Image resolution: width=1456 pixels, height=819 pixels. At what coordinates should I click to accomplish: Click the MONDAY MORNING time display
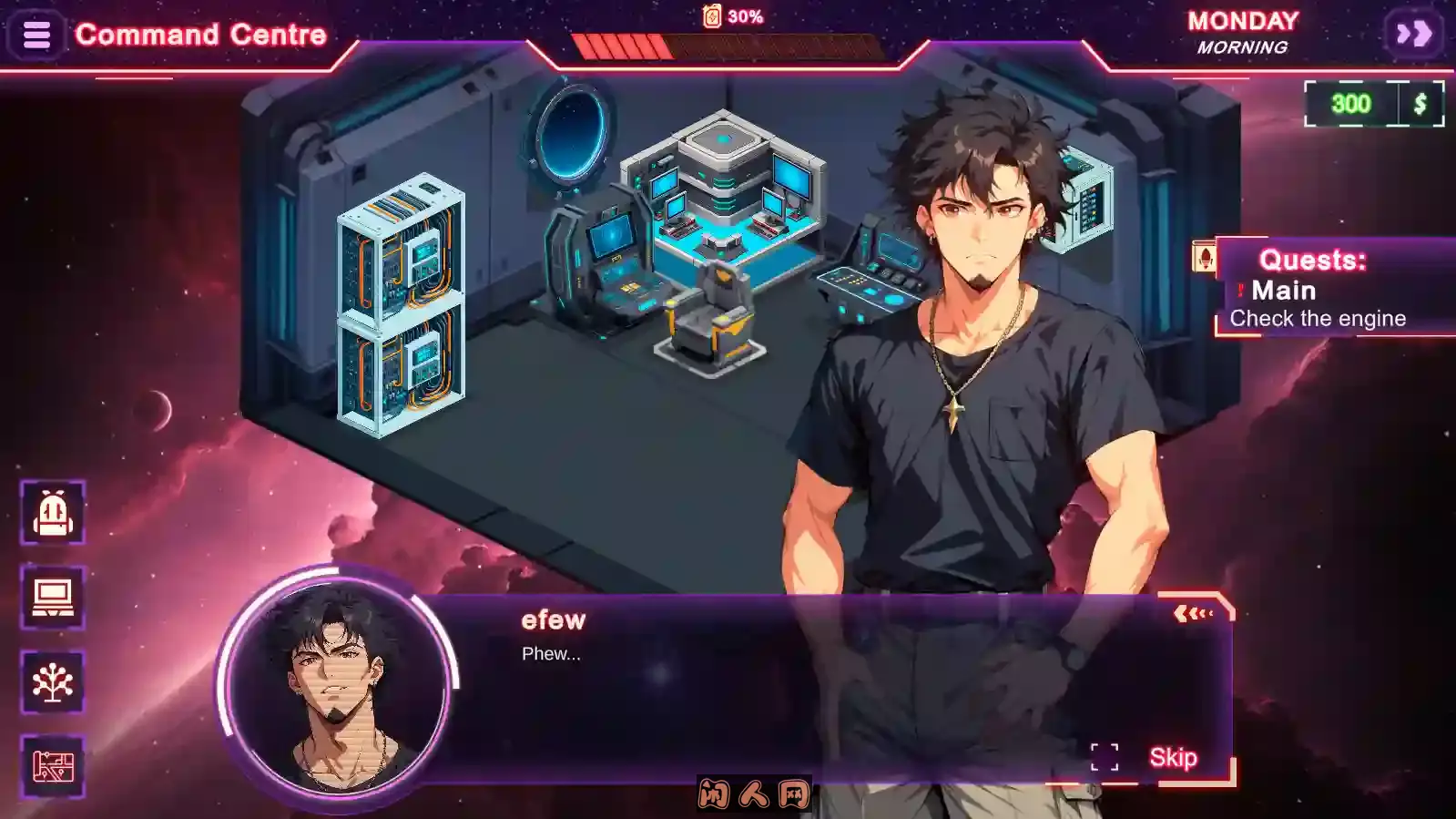coord(1244,34)
